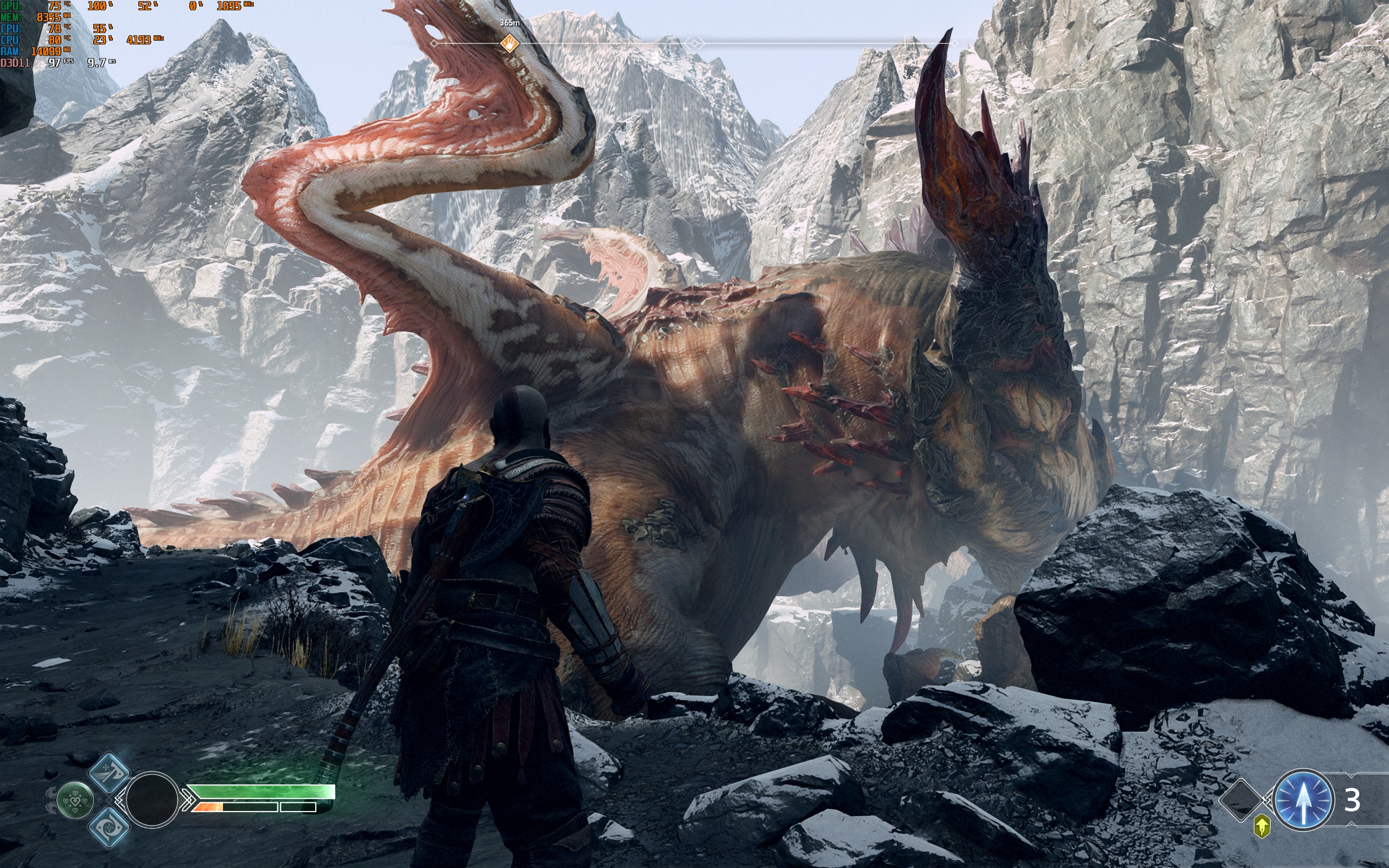This screenshot has height=868, width=1389.
Task: Click the yellow upward-arrow buff badge
Action: pyautogui.click(x=1261, y=827)
